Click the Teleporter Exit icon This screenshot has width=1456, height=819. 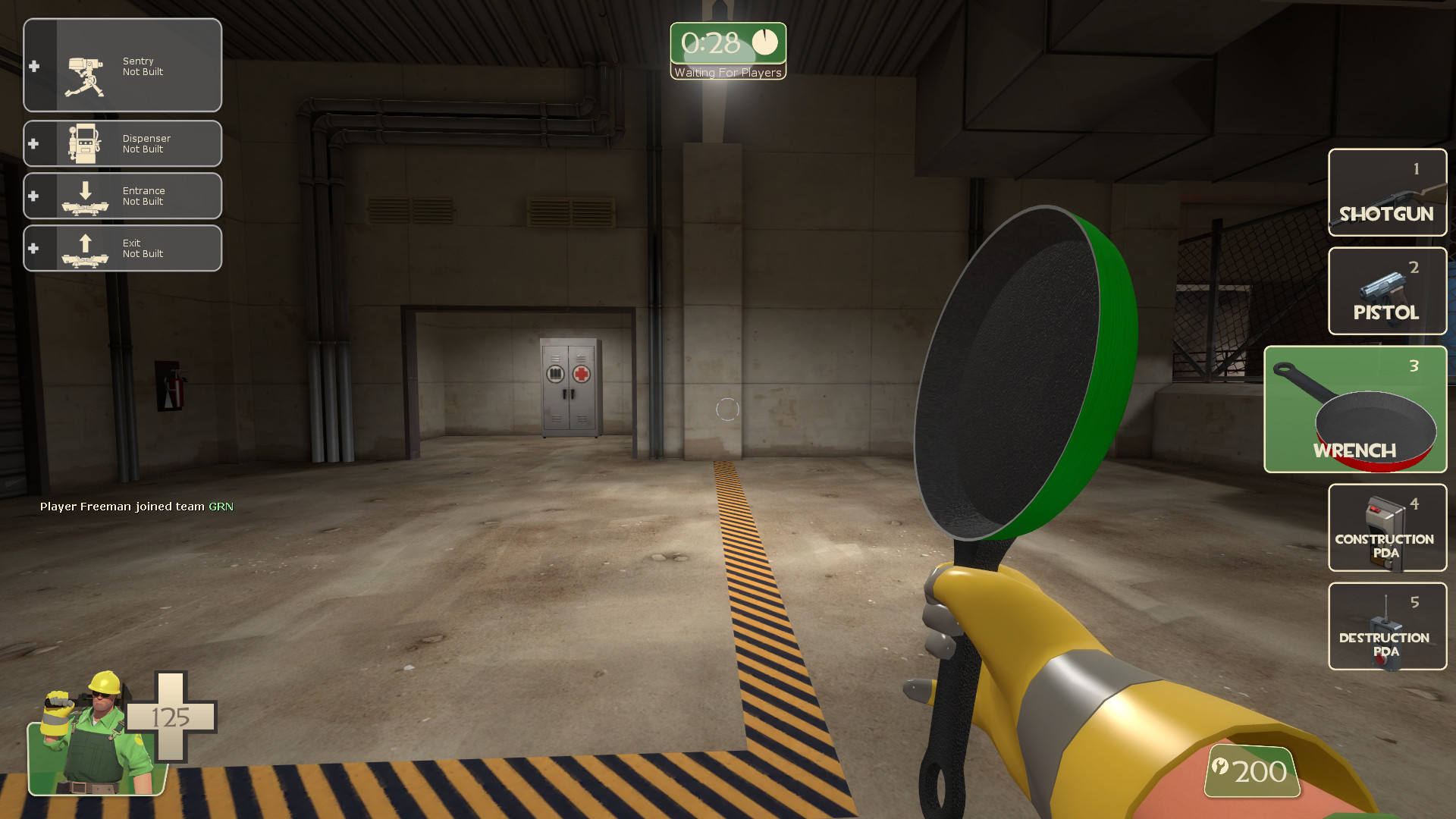coord(86,248)
